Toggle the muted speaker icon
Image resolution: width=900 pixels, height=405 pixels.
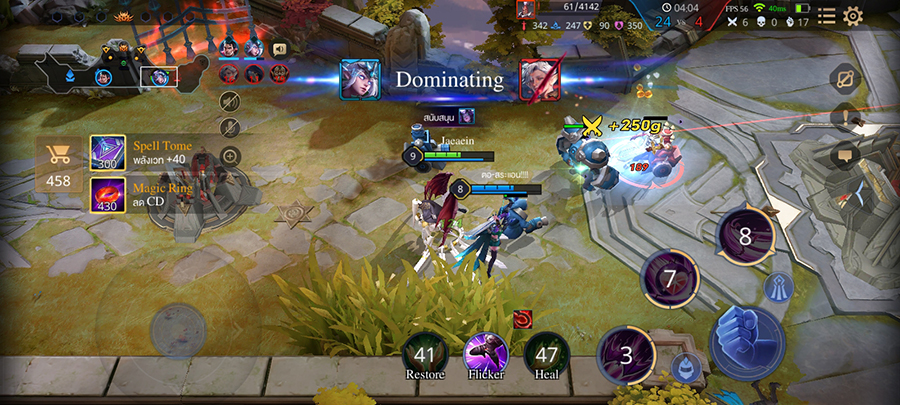[x=230, y=101]
